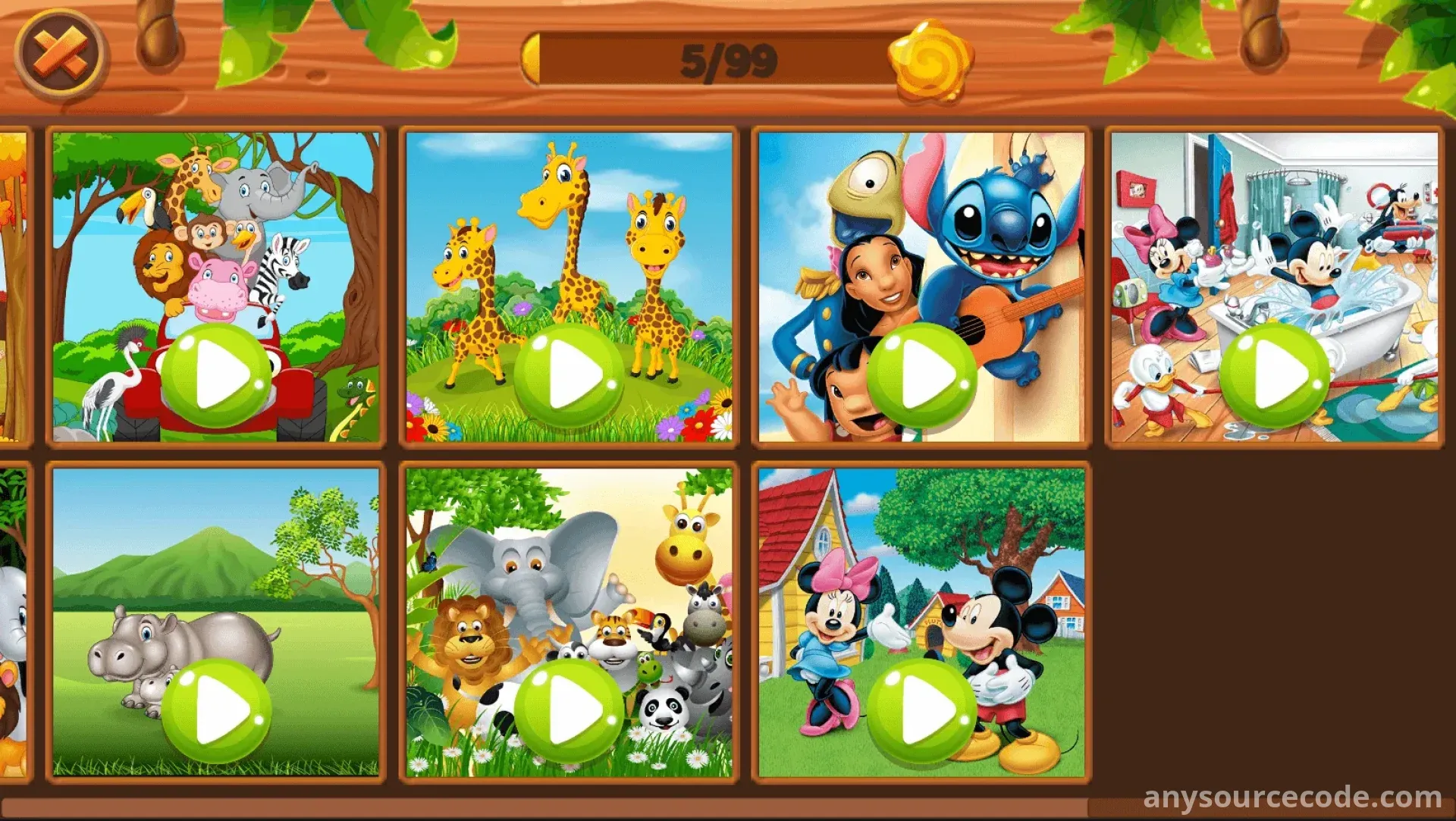Click the horizontal scrollbar at the bottom

pos(546,807)
